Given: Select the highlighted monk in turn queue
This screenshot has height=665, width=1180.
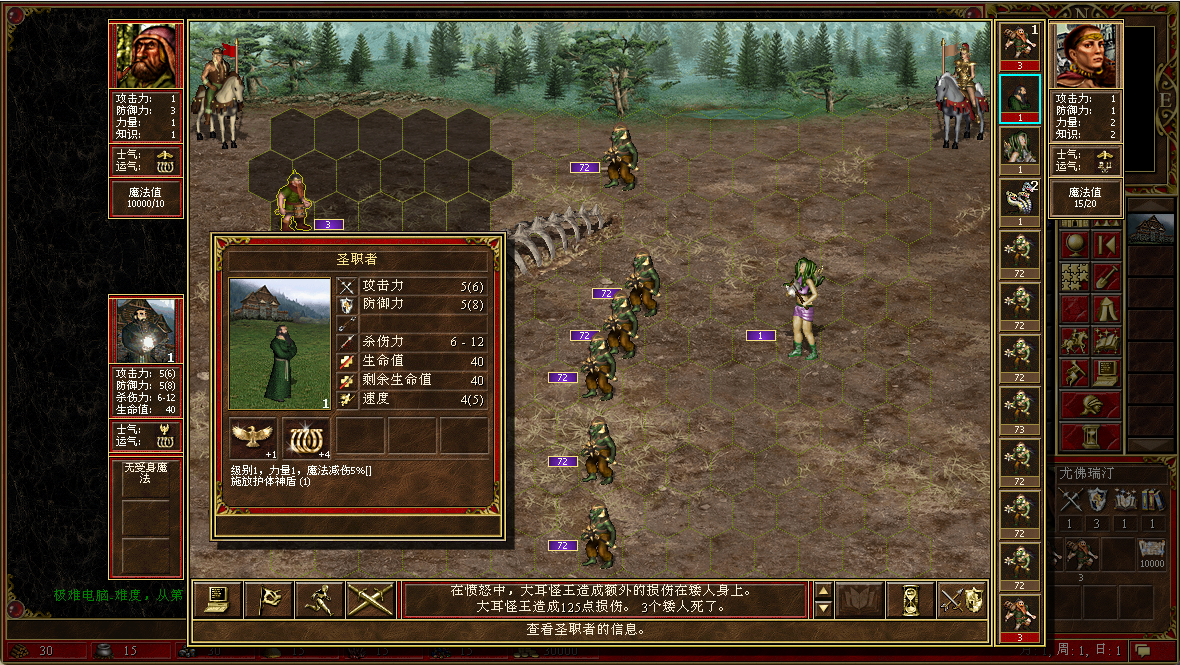Looking at the screenshot, I should tap(1020, 97).
